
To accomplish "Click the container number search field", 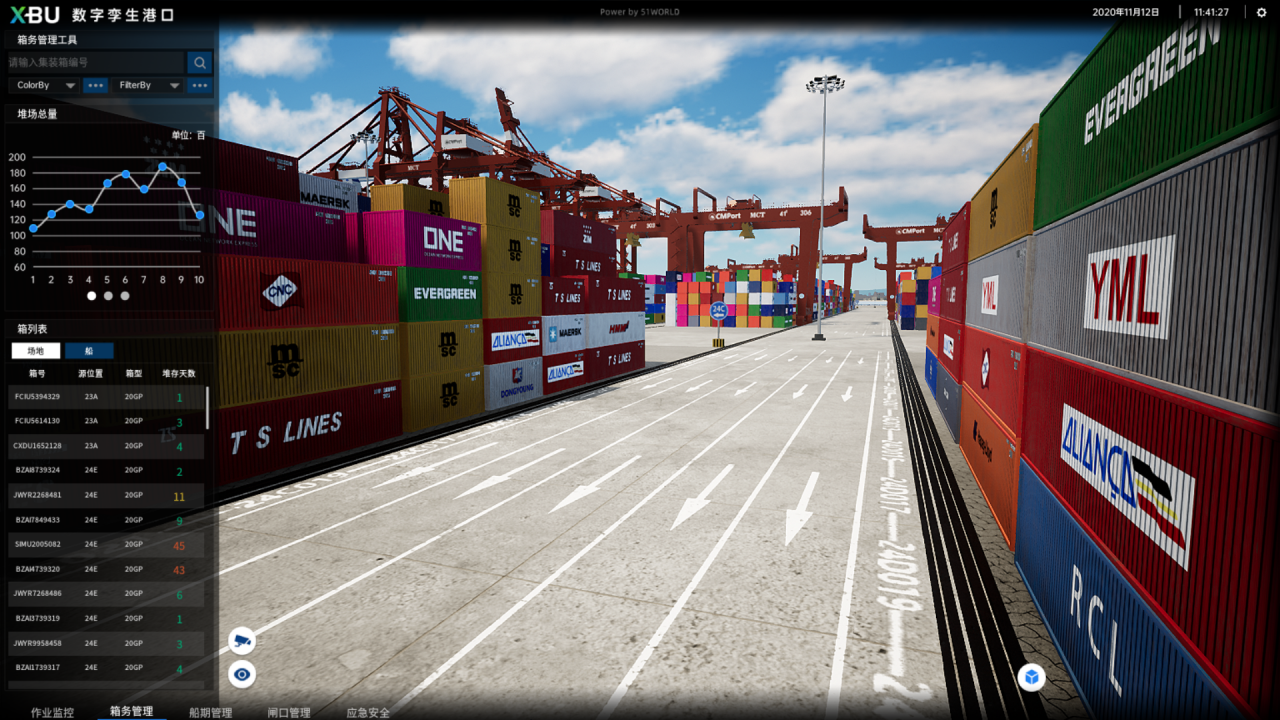I will [x=95, y=62].
